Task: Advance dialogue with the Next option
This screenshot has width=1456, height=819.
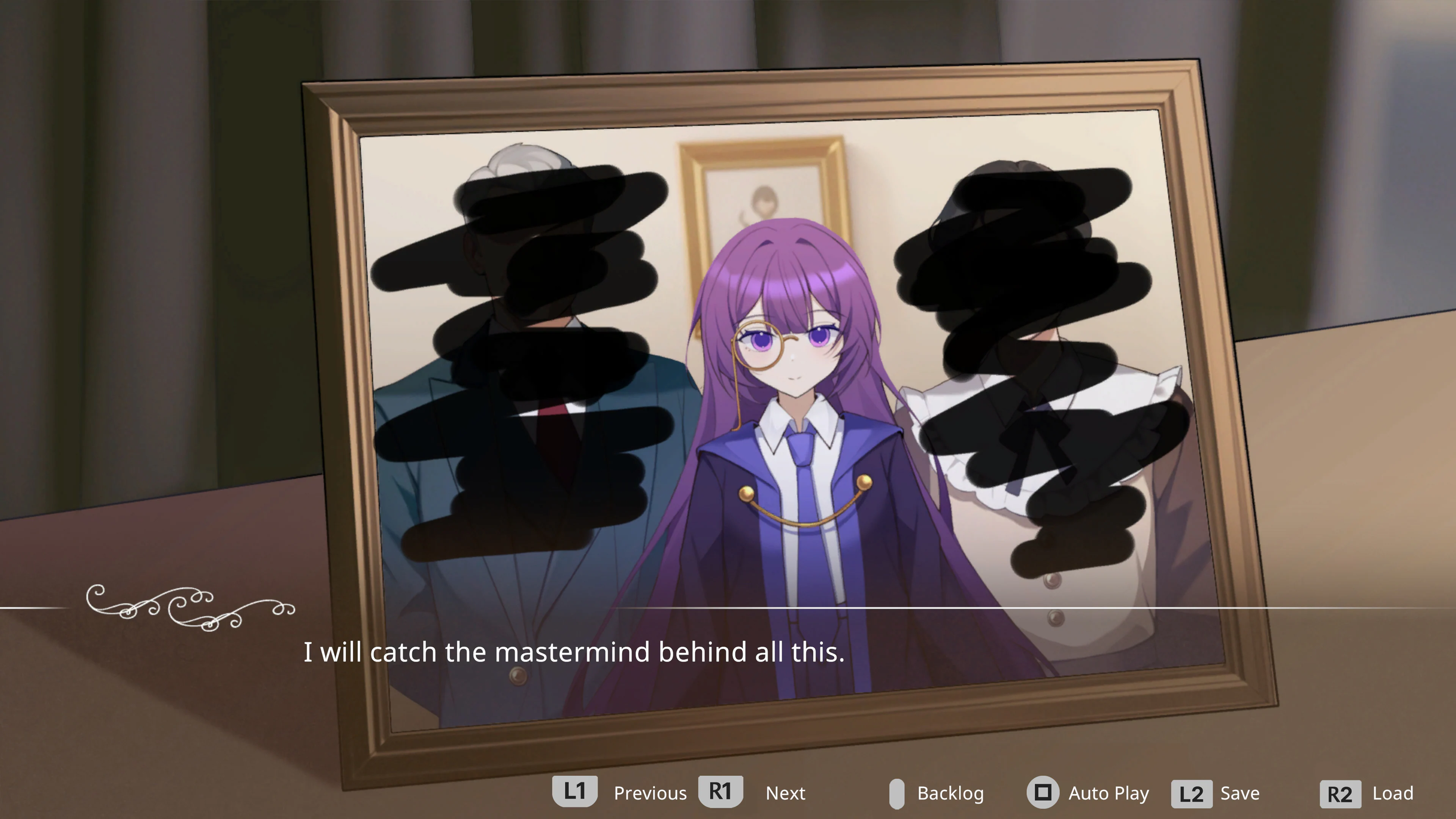Action: pyautogui.click(x=786, y=792)
